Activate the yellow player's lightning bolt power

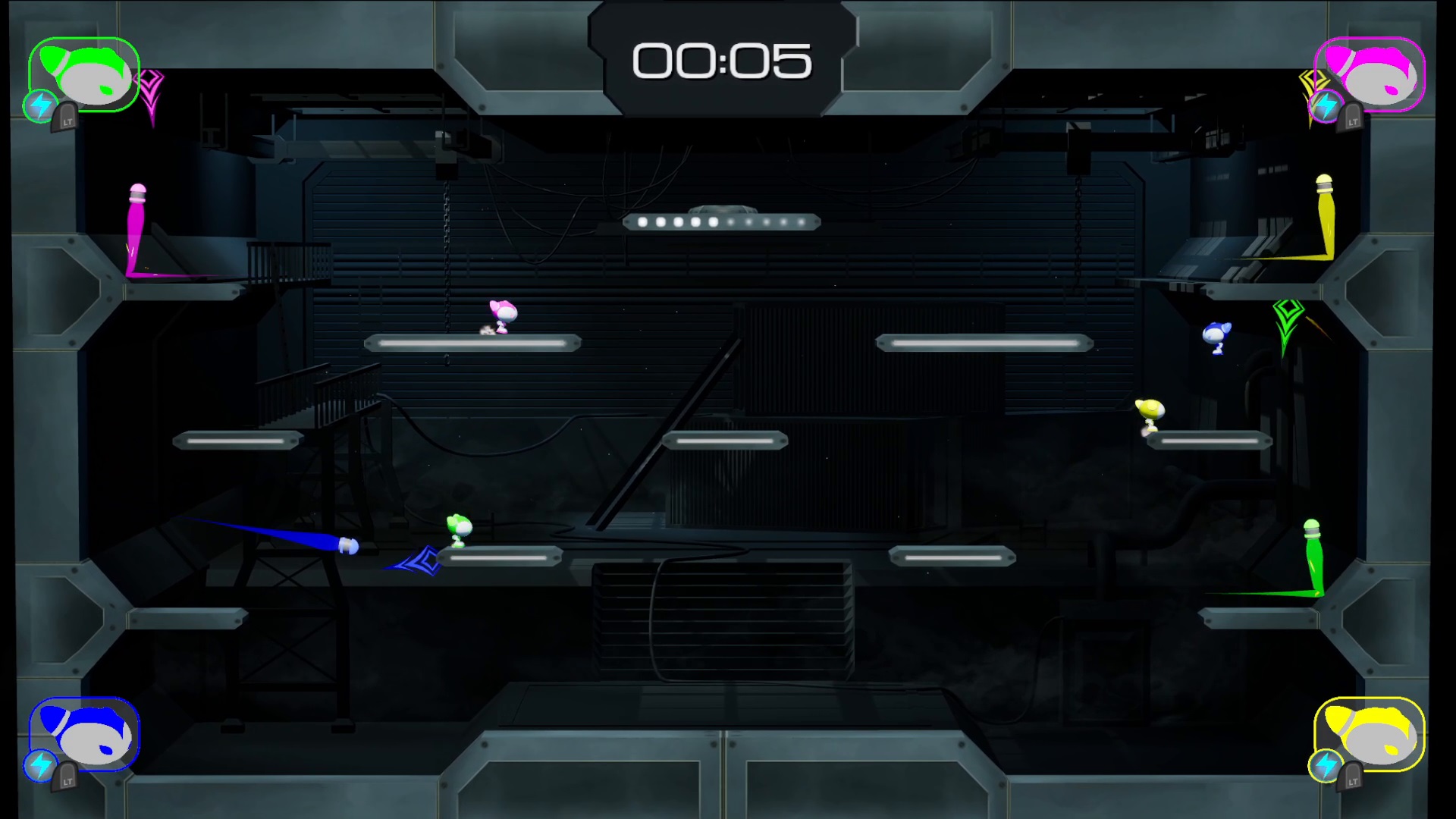[1326, 766]
